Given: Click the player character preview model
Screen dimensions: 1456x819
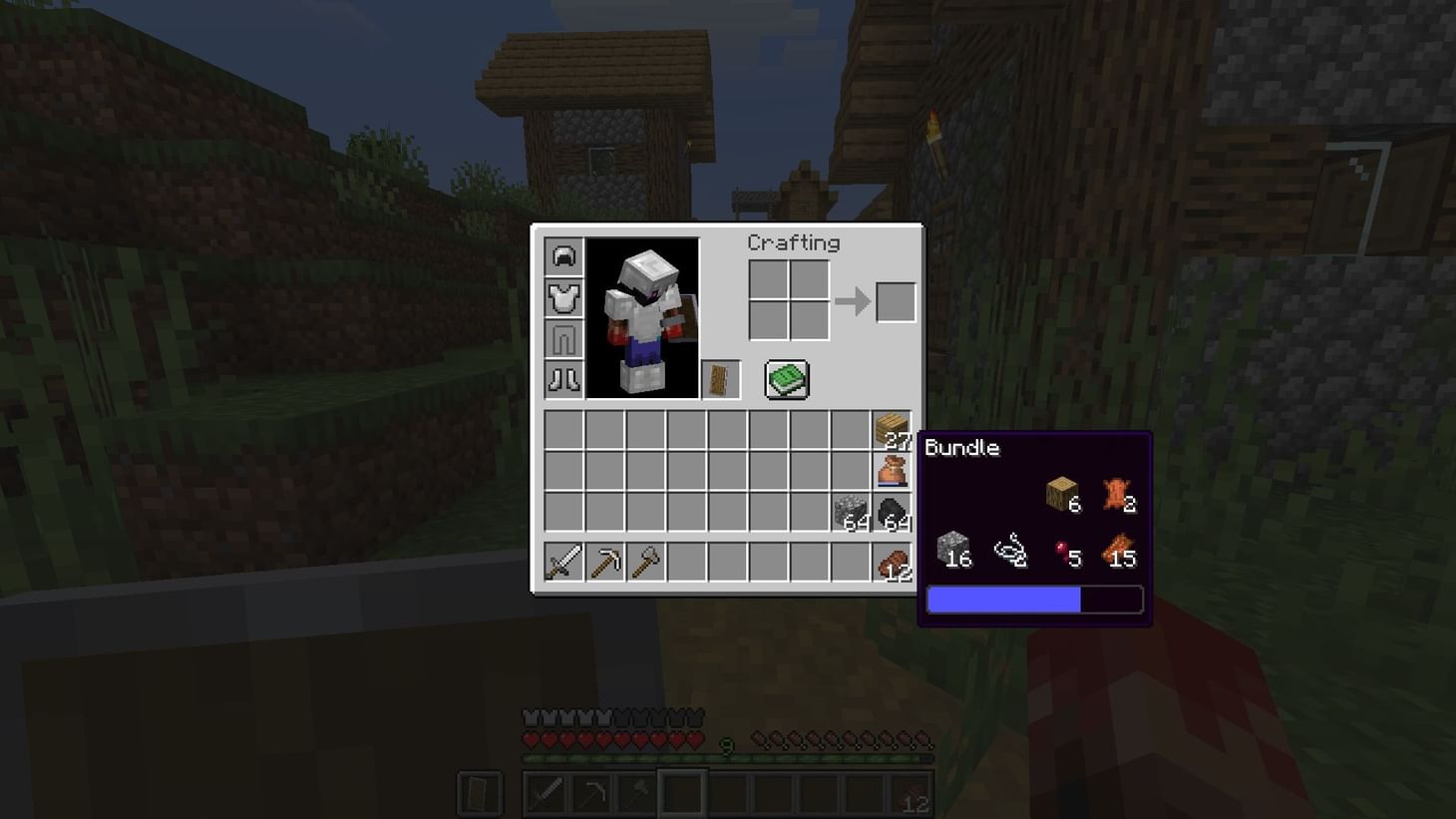Looking at the screenshot, I should [641, 314].
